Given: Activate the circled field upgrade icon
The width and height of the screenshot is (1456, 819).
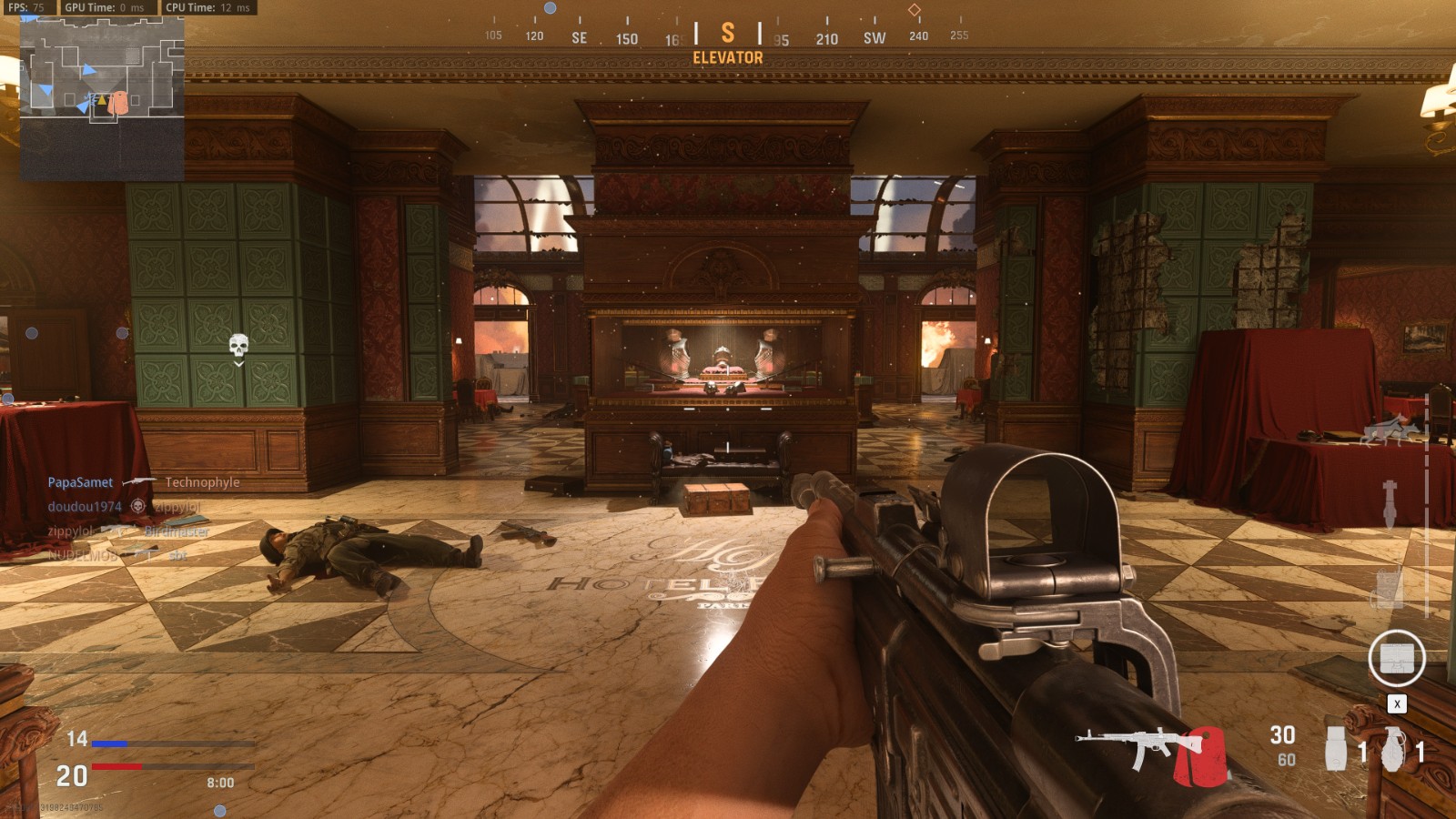Looking at the screenshot, I should pyautogui.click(x=1396, y=658).
